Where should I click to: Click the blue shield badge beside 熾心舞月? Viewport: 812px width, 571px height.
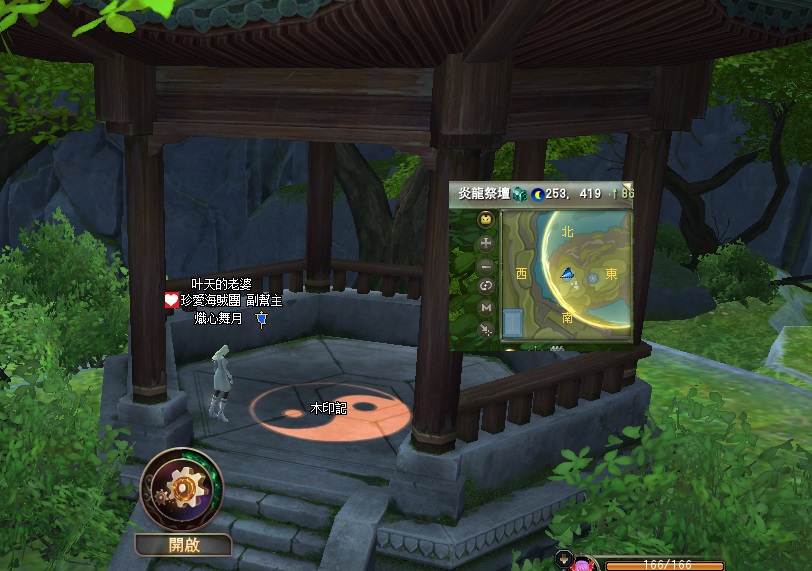(x=262, y=318)
